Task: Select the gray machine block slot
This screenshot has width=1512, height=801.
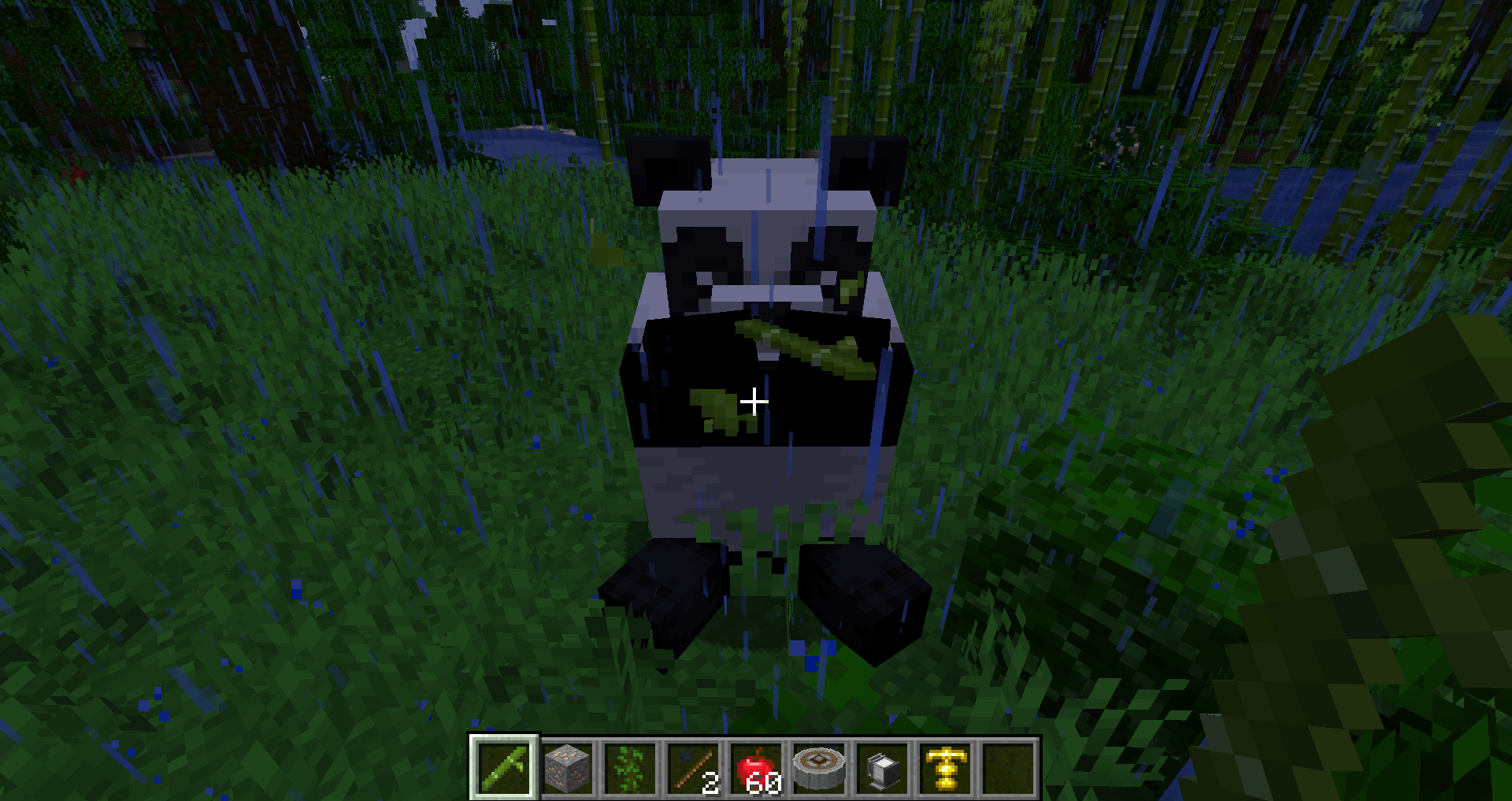Action: click(882, 767)
